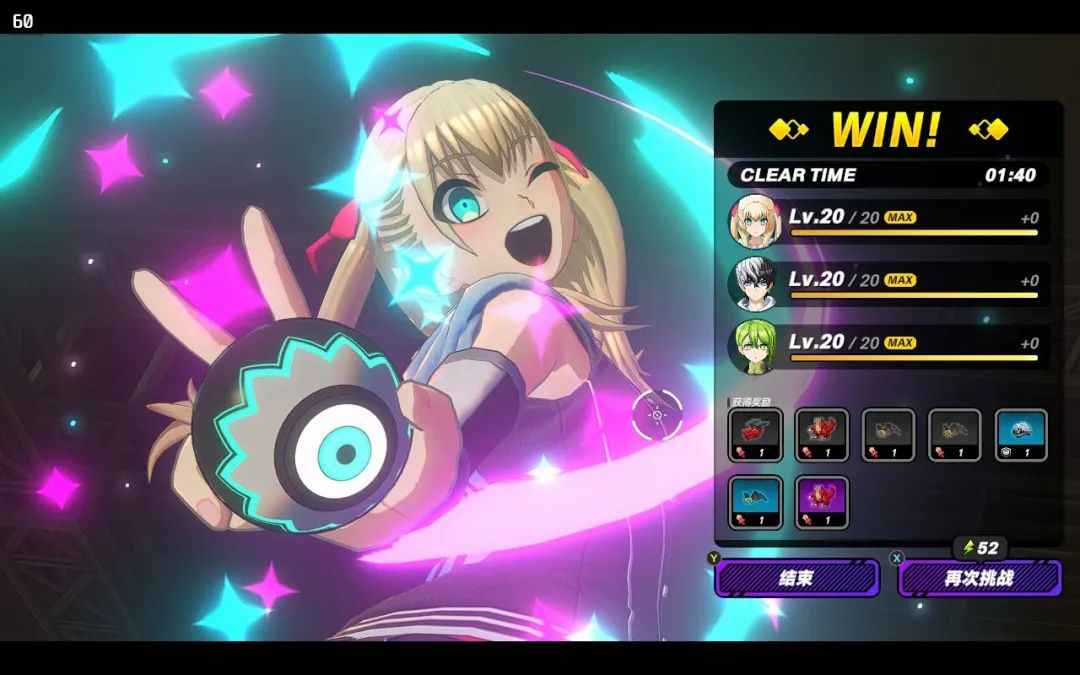The width and height of the screenshot is (1080, 675).
Task: Inspect the blue-background reward in the lower row
Action: pos(755,502)
